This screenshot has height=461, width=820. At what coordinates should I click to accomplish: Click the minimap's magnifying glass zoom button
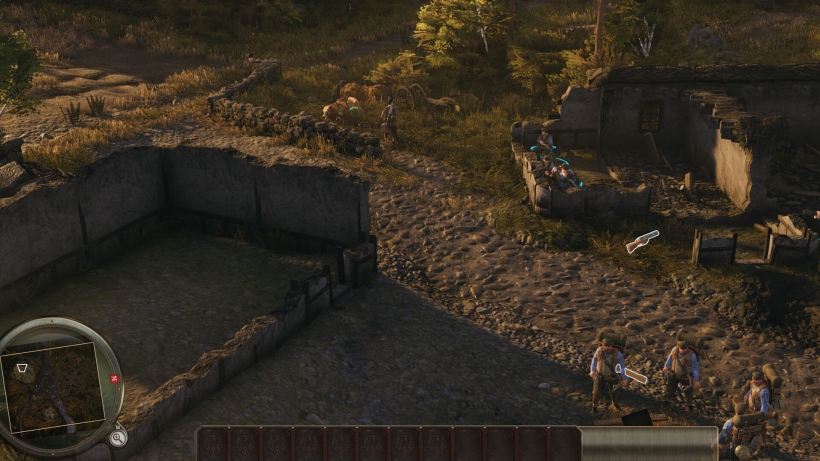pos(118,437)
